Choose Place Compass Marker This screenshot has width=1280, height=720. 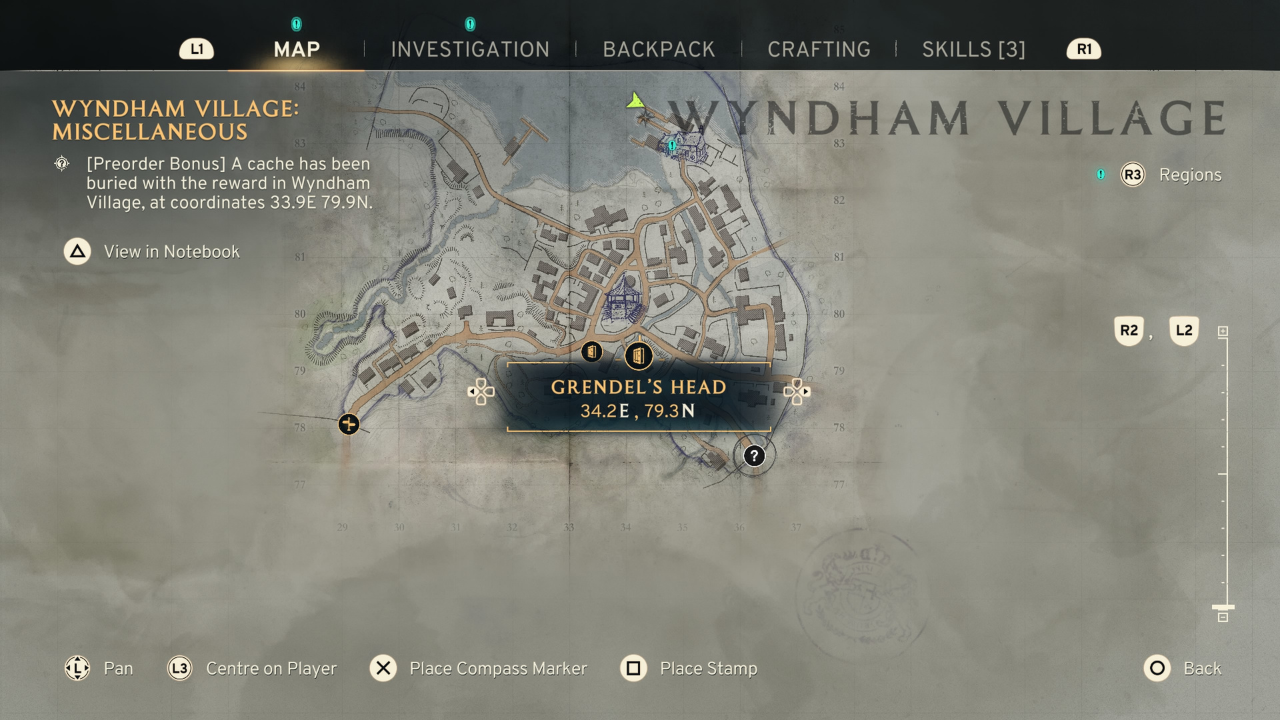[498, 668]
